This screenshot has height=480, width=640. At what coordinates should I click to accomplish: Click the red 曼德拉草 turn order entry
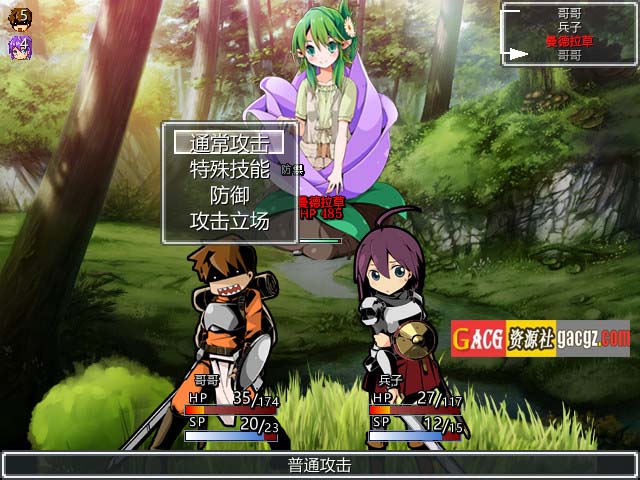tap(569, 41)
